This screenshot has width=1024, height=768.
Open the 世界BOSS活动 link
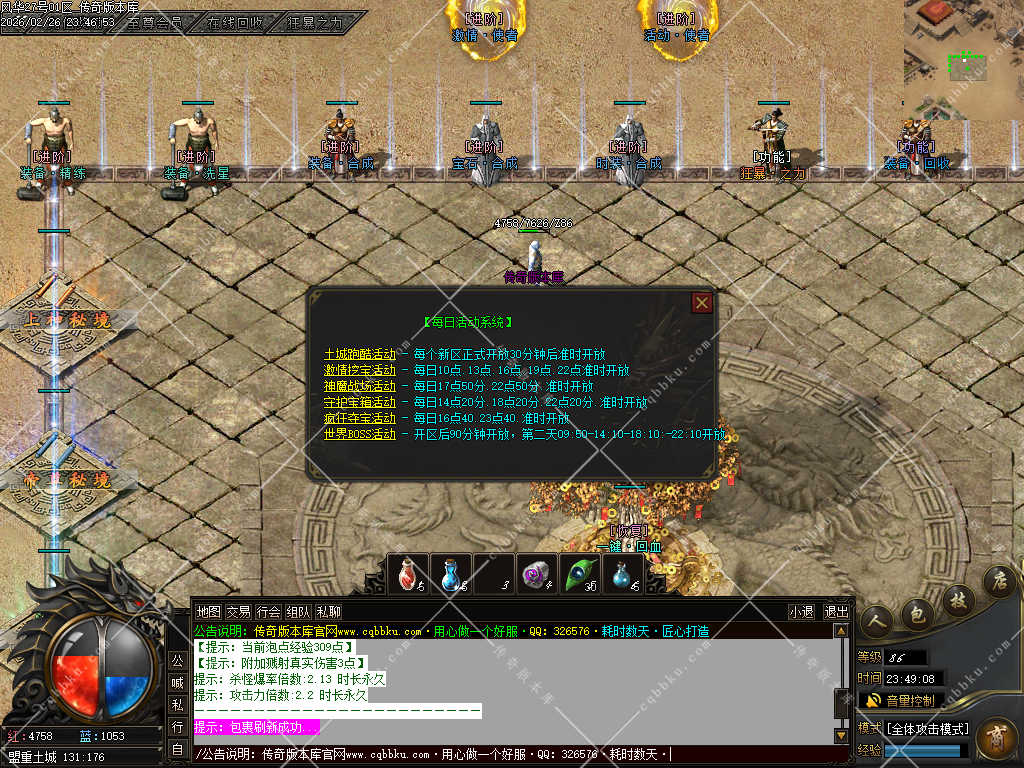[x=359, y=434]
